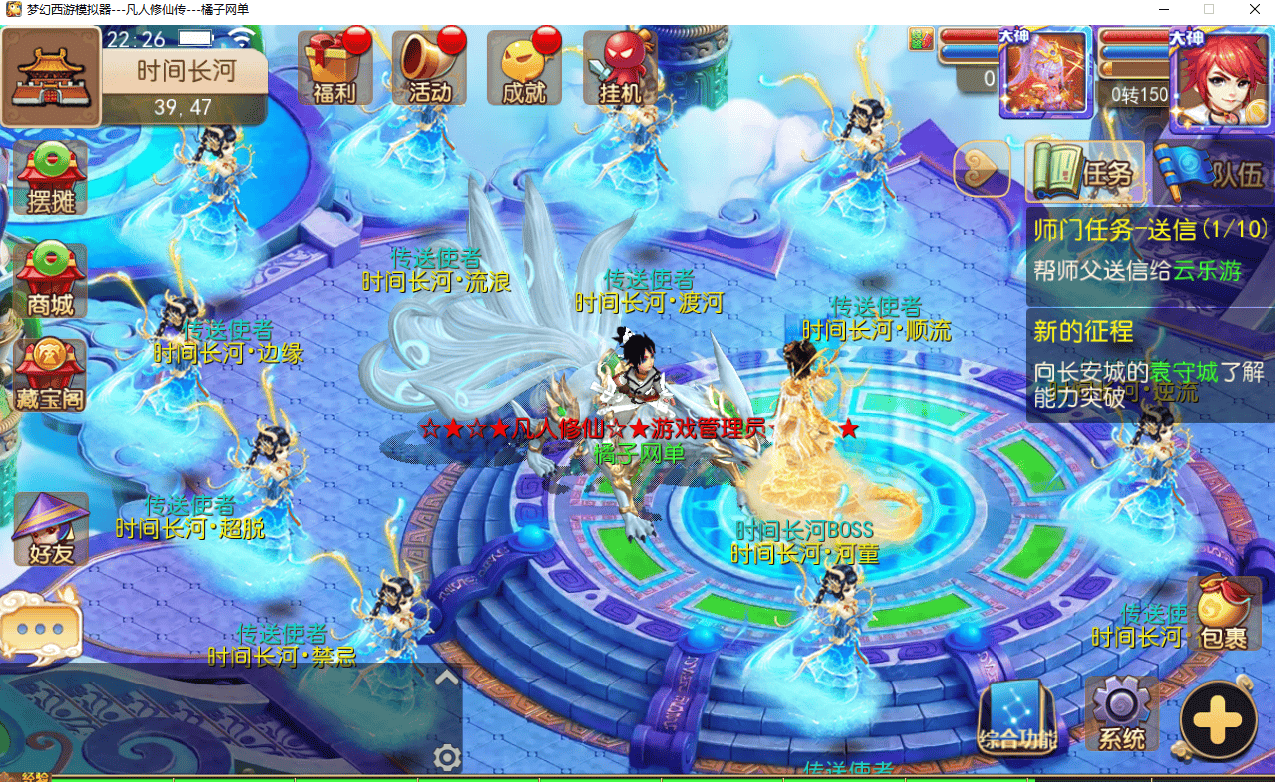Image resolution: width=1275 pixels, height=782 pixels.
Task: Expand the chat panel arrow
Action: [x=446, y=677]
